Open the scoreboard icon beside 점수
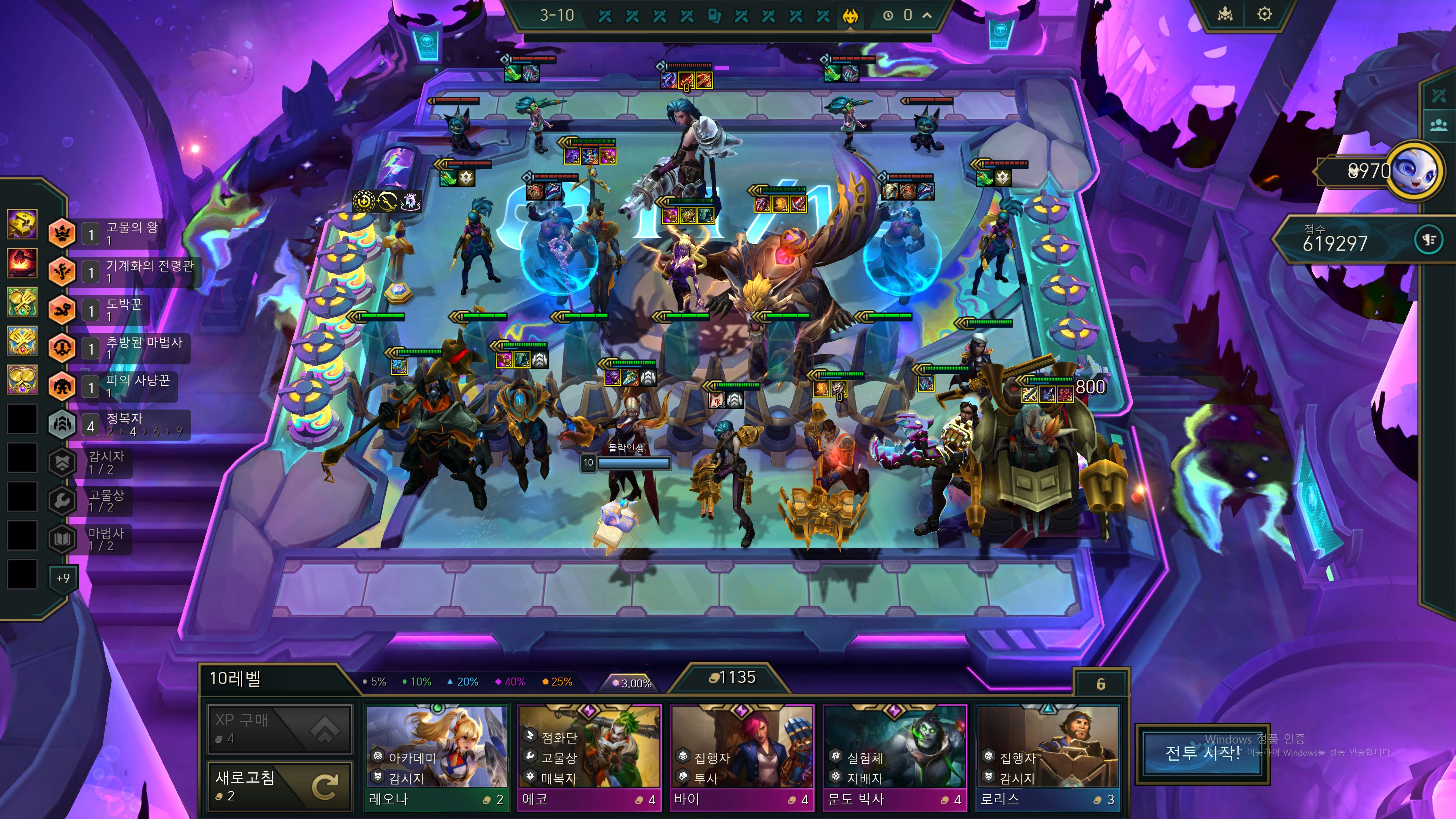 pos(1428,240)
